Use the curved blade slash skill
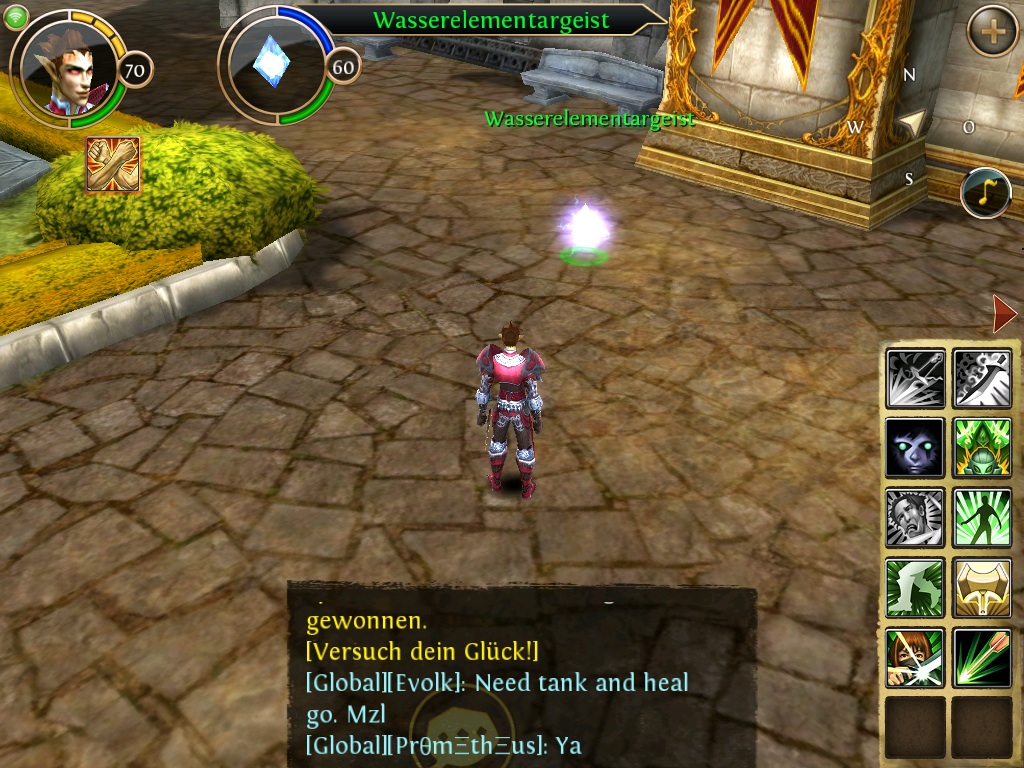Image resolution: width=1024 pixels, height=768 pixels. (982, 378)
